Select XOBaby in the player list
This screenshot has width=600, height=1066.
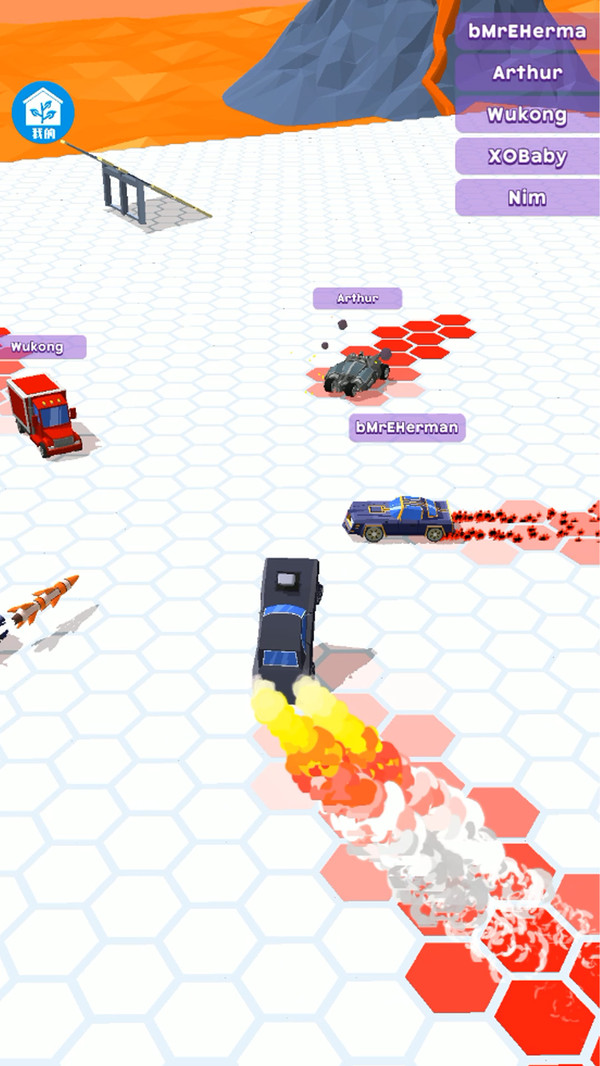tap(527, 156)
